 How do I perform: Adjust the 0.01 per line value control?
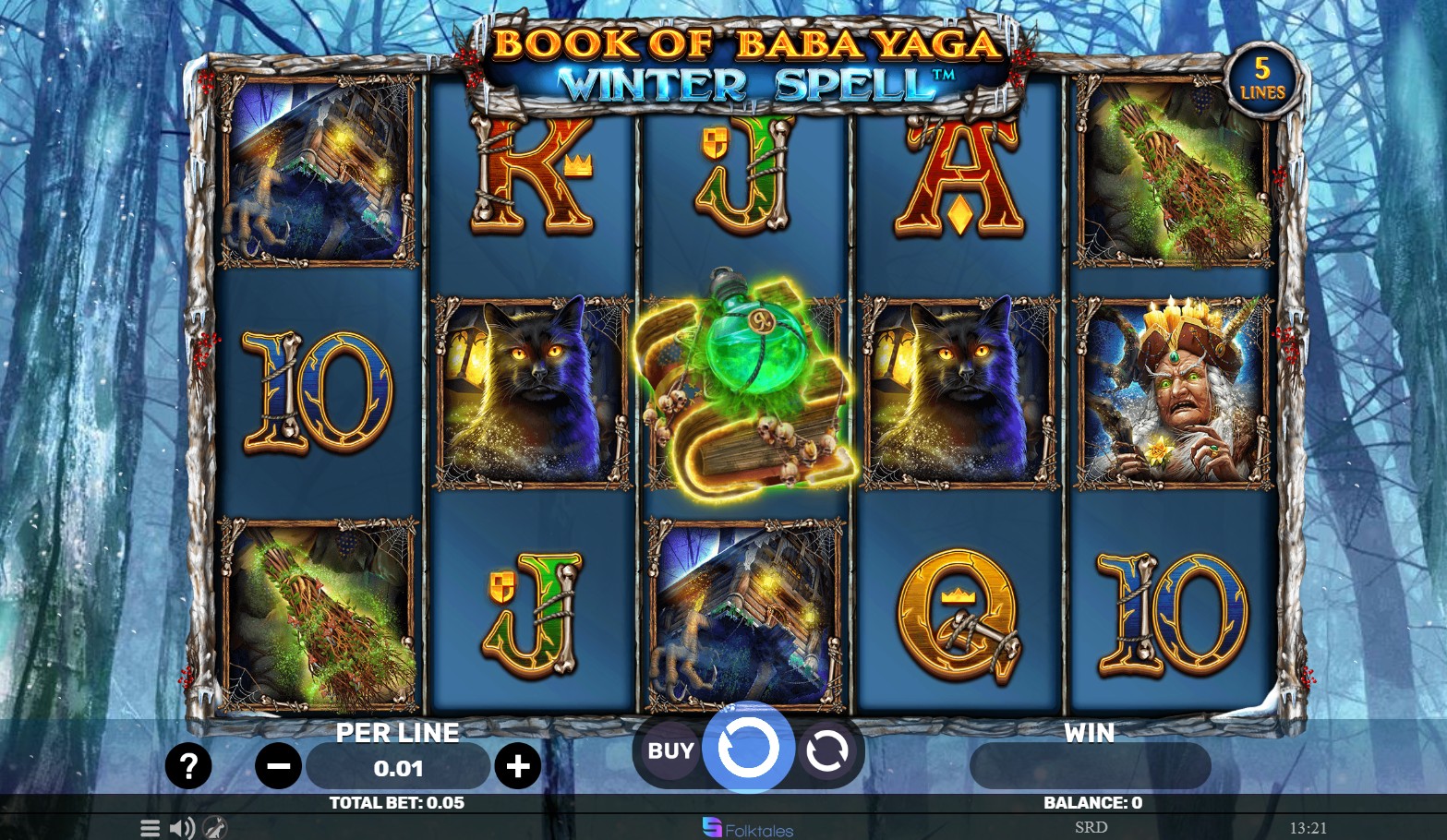pos(398,766)
